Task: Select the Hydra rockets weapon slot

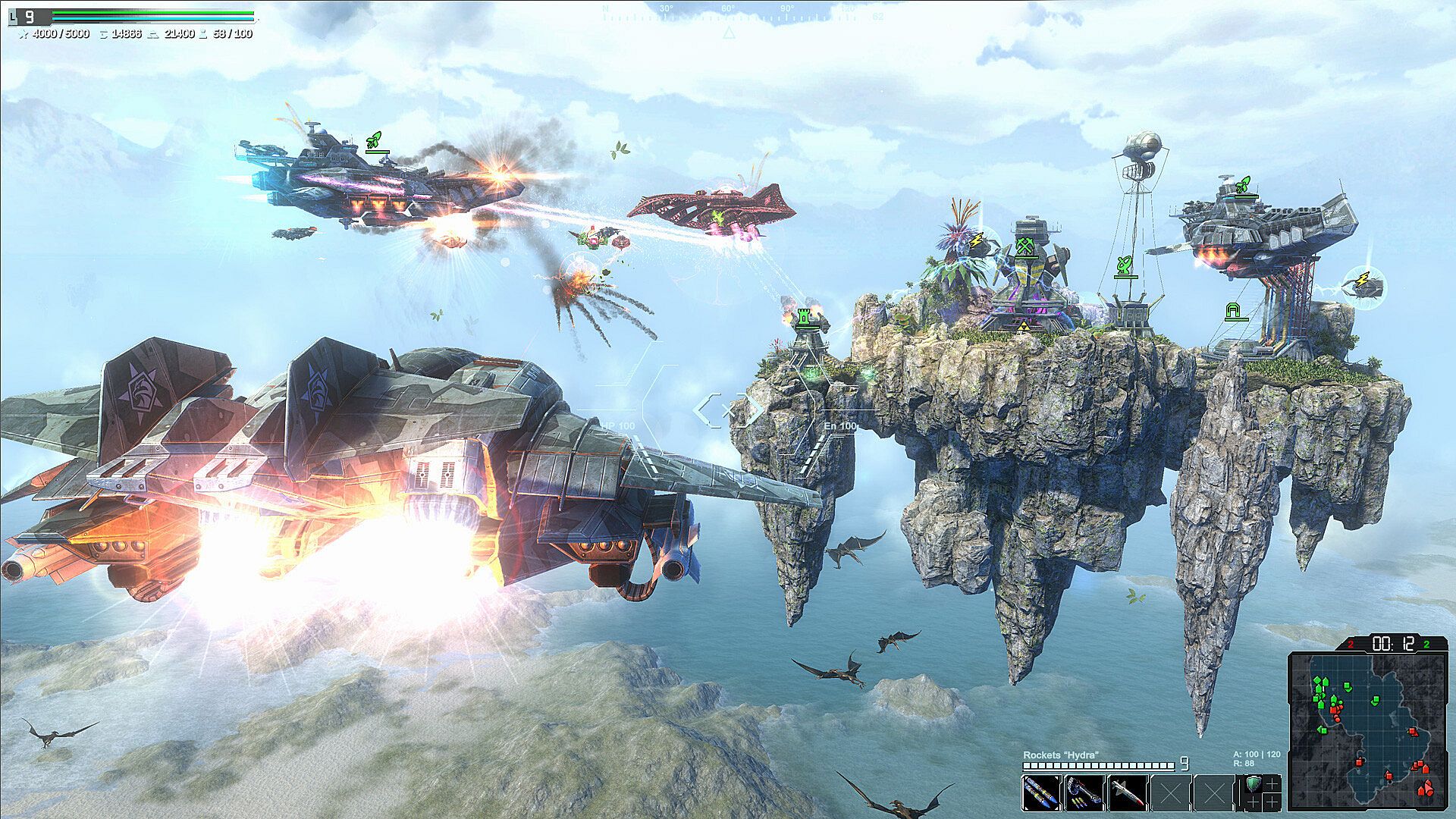Action: click(1041, 793)
